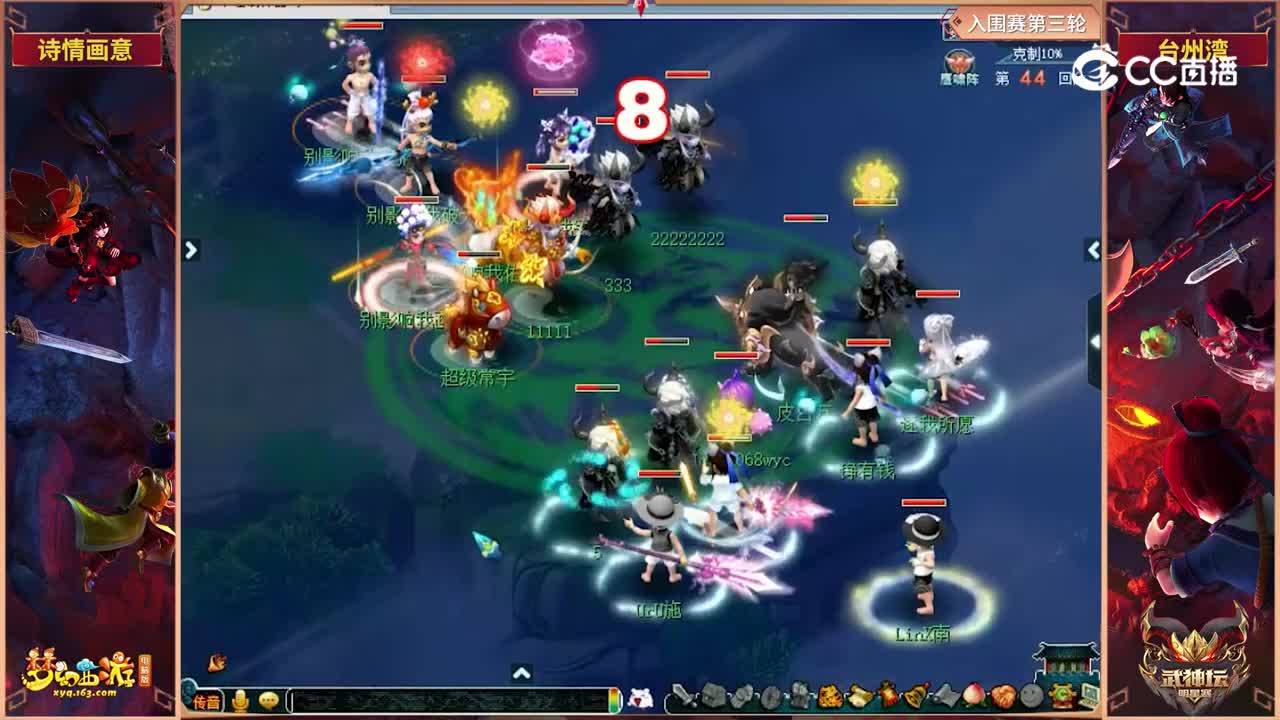The width and height of the screenshot is (1280, 720).
Task: Toggle the white cat pet assistant
Action: click(x=640, y=696)
